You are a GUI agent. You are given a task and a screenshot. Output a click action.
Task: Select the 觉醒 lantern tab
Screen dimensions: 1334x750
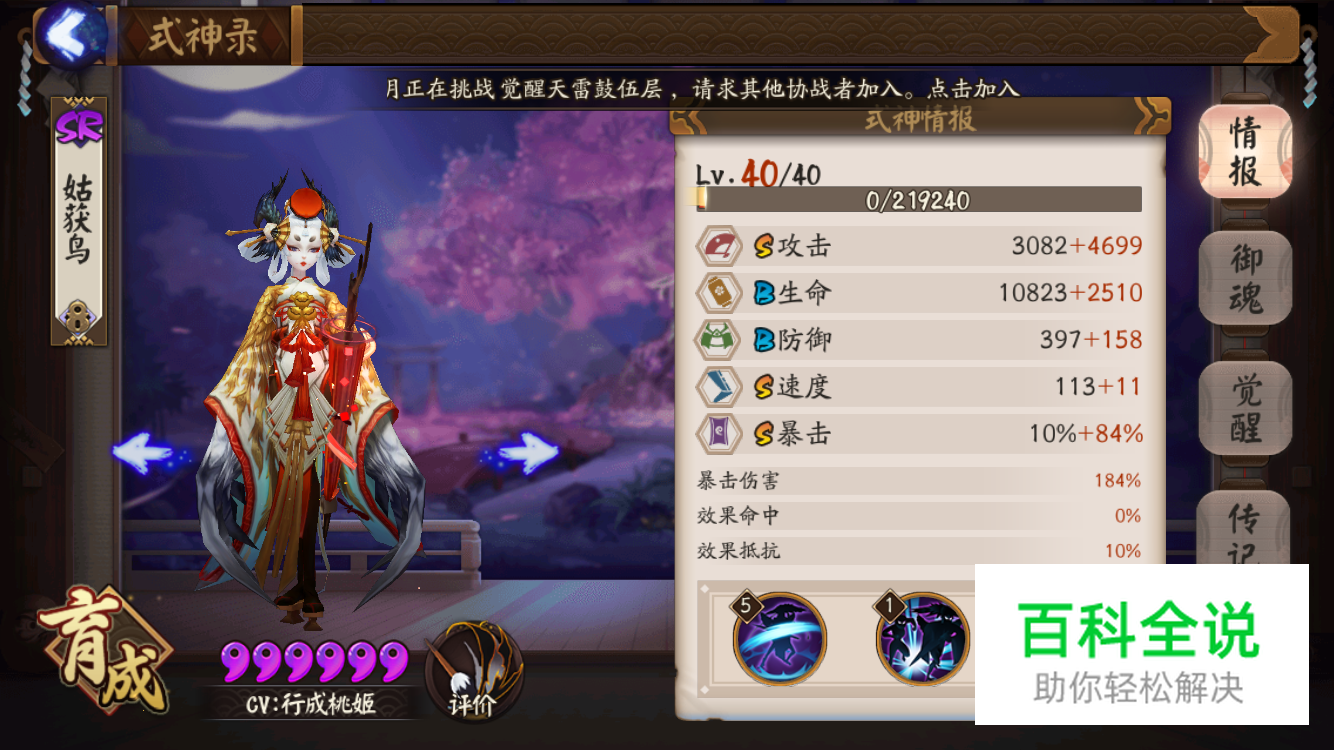tap(1245, 409)
